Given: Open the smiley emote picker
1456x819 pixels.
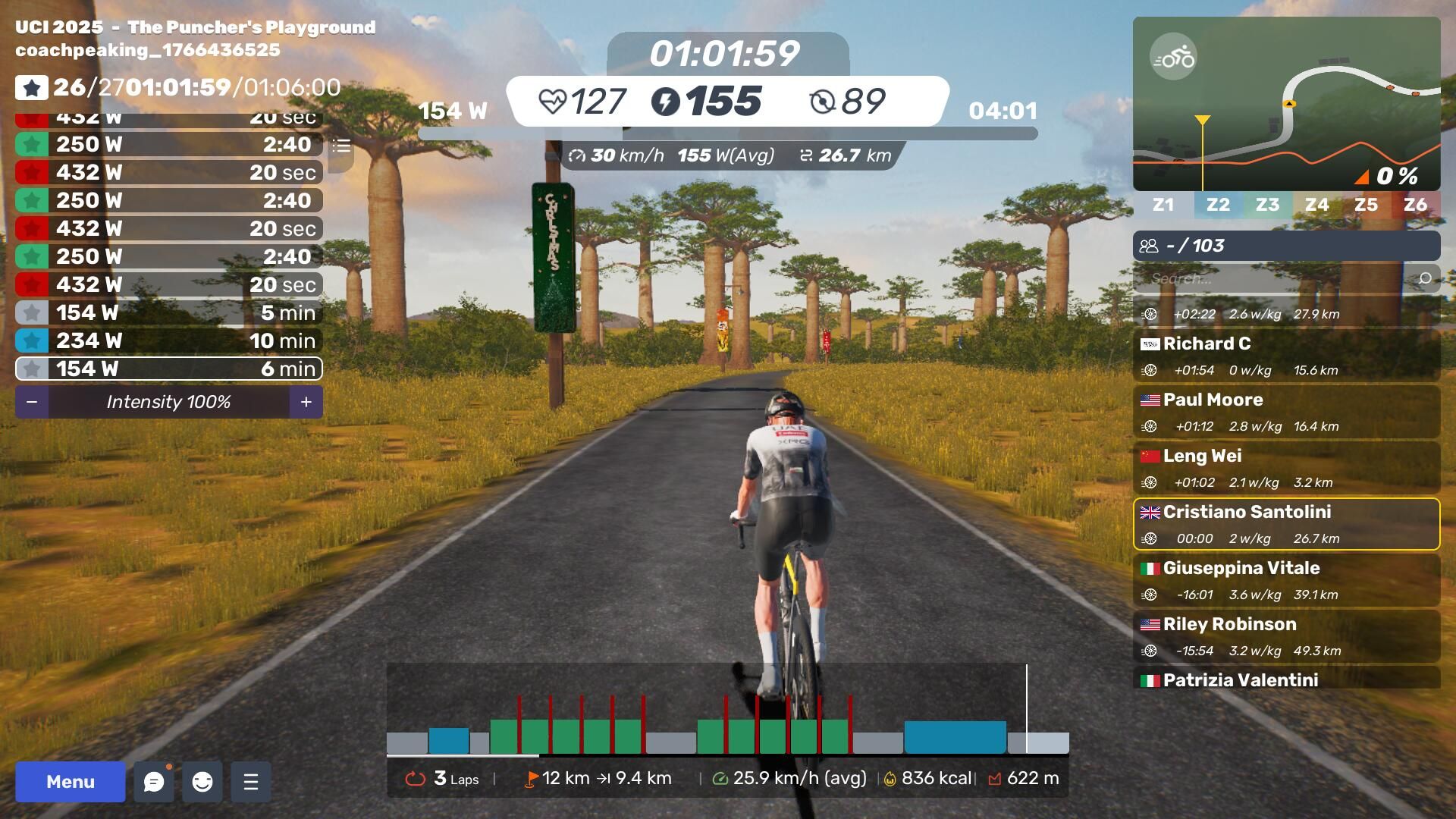Looking at the screenshot, I should pos(202,782).
